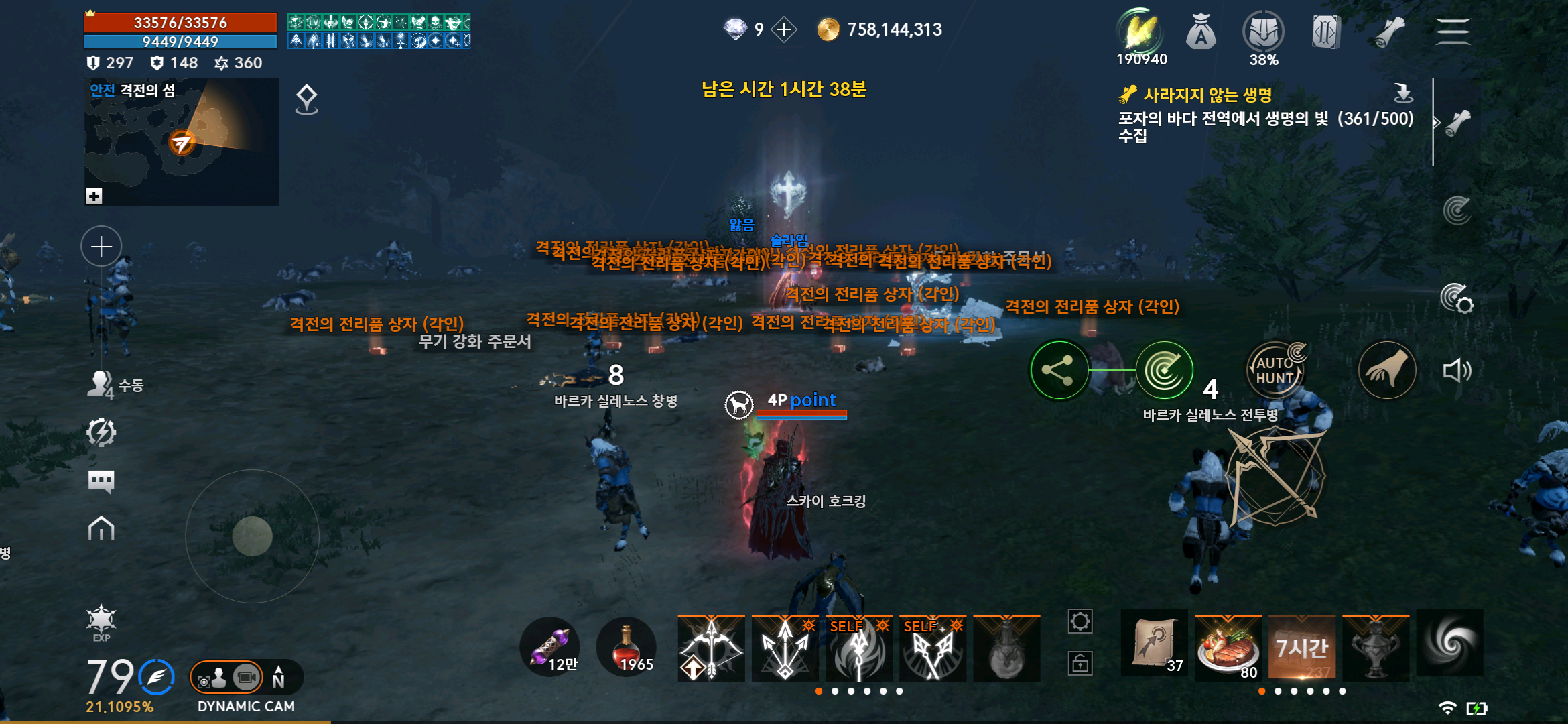Open the hamburger main menu
Image resolution: width=1568 pixels, height=724 pixels.
tap(1453, 32)
